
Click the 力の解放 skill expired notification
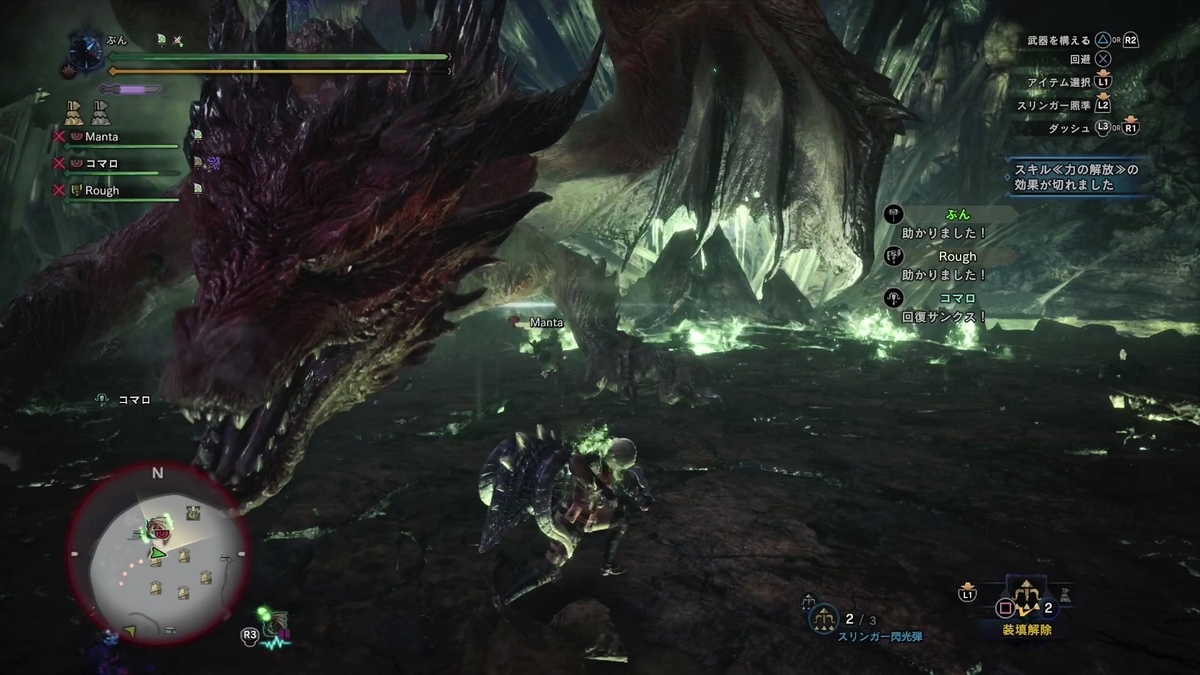[1077, 177]
